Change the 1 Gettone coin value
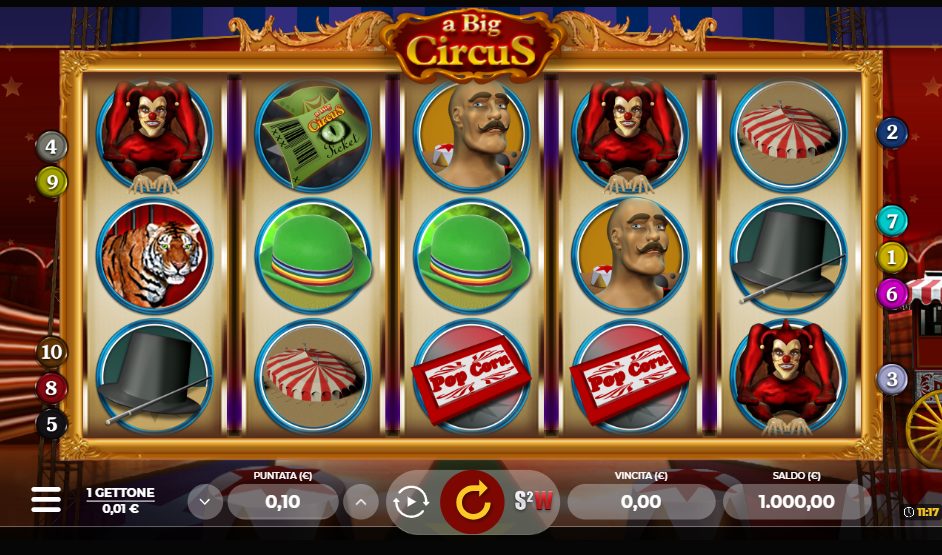This screenshot has width=942, height=555. point(120,500)
